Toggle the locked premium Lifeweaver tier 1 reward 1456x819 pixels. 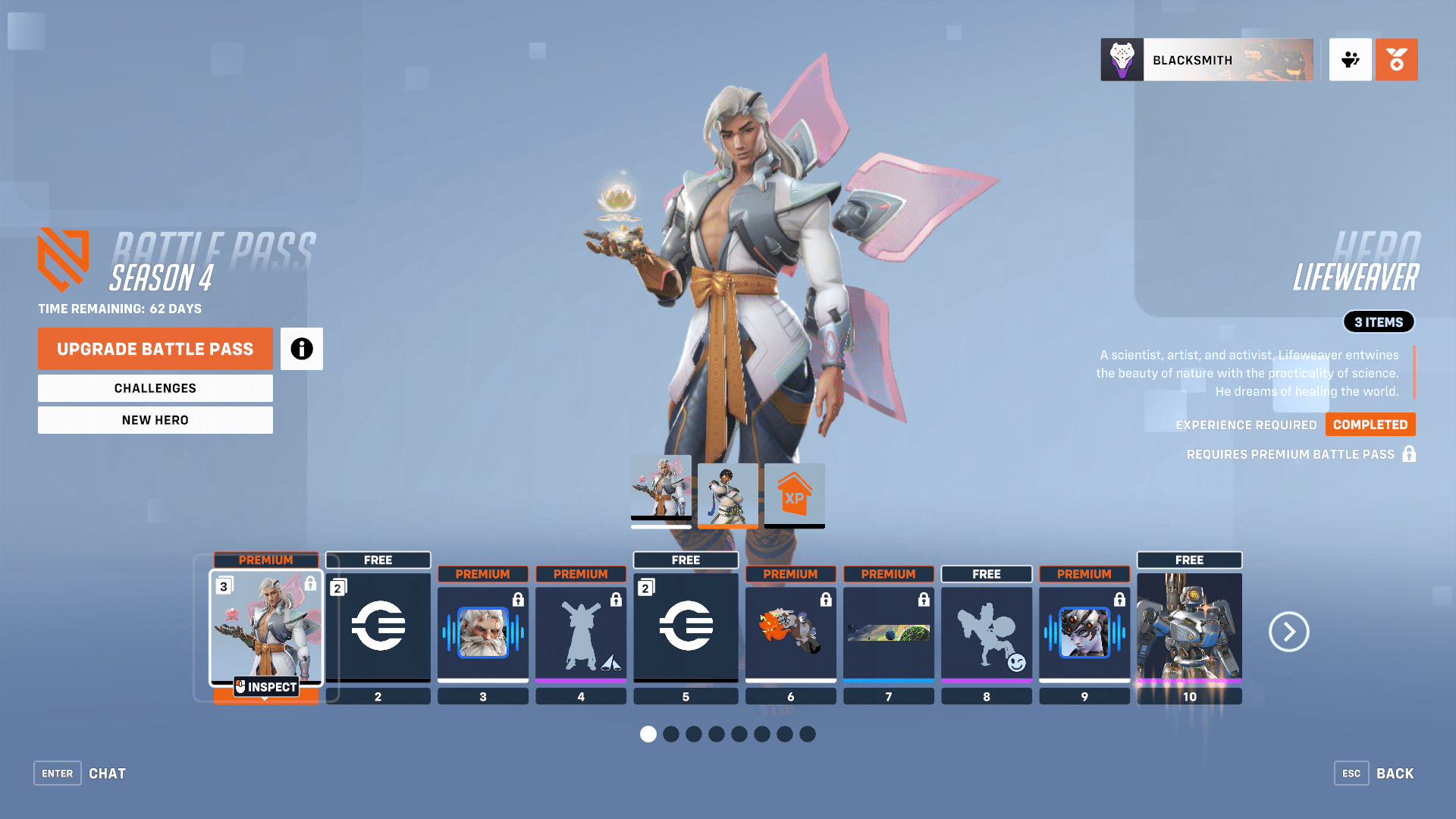tap(265, 629)
